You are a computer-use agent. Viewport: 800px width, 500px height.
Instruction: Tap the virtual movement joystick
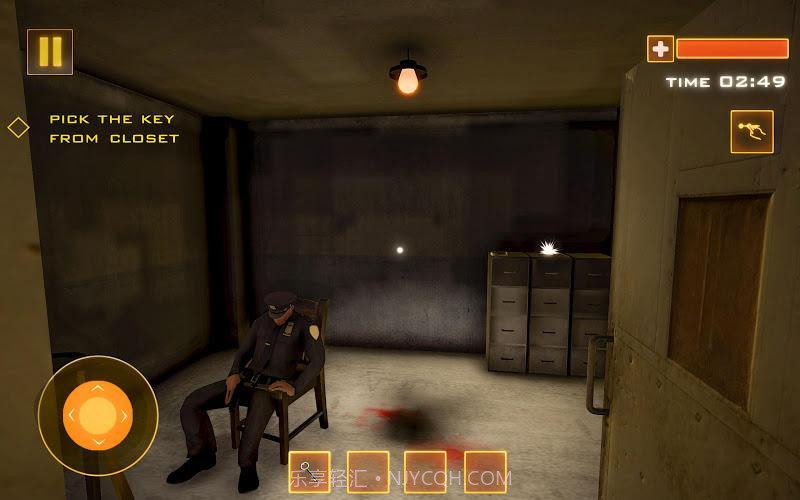click(x=97, y=415)
